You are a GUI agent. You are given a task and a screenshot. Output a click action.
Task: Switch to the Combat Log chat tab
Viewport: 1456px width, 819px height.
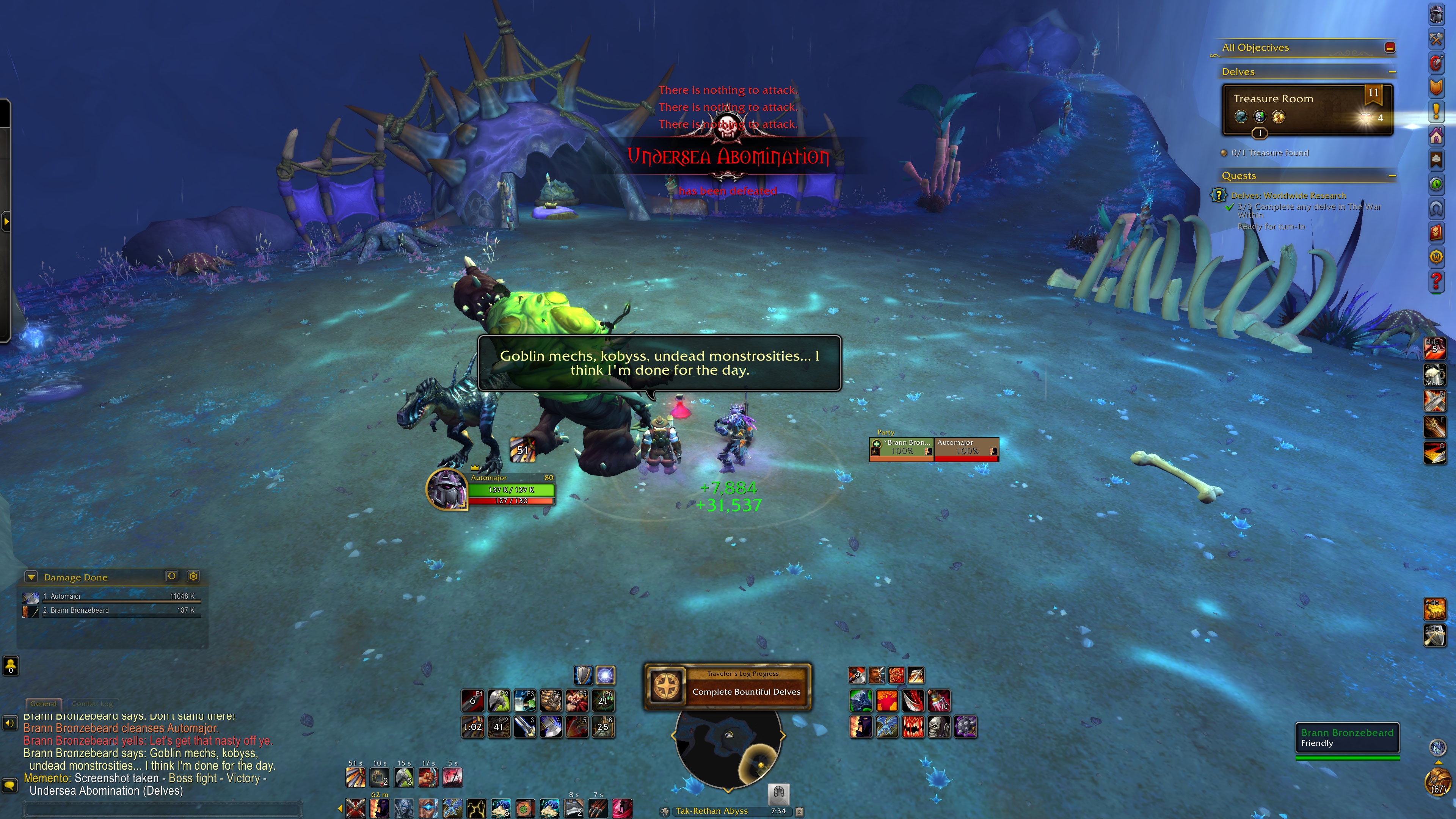[92, 704]
